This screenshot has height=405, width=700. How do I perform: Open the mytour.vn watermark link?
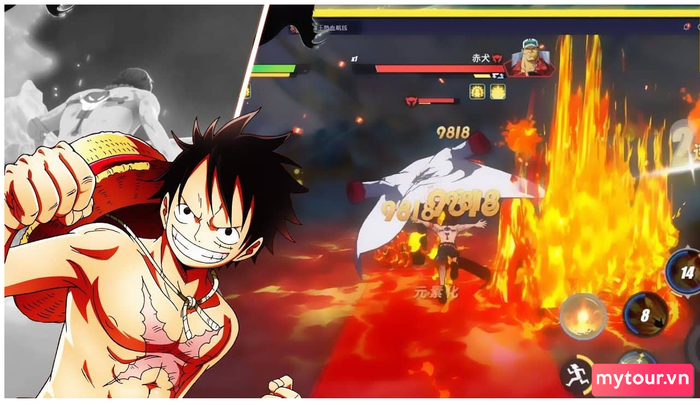(642, 379)
